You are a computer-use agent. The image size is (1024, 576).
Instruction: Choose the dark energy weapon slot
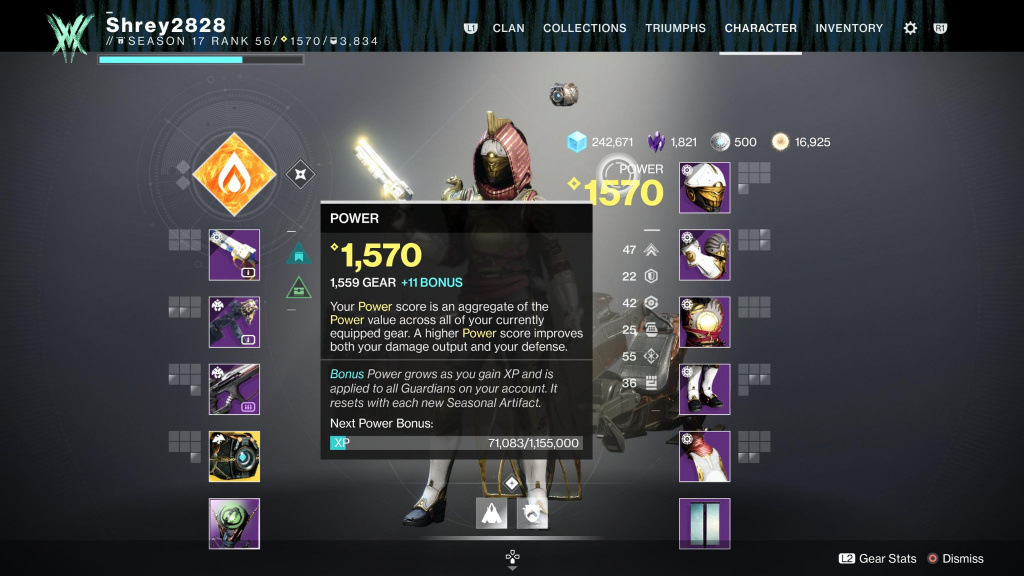(234, 322)
